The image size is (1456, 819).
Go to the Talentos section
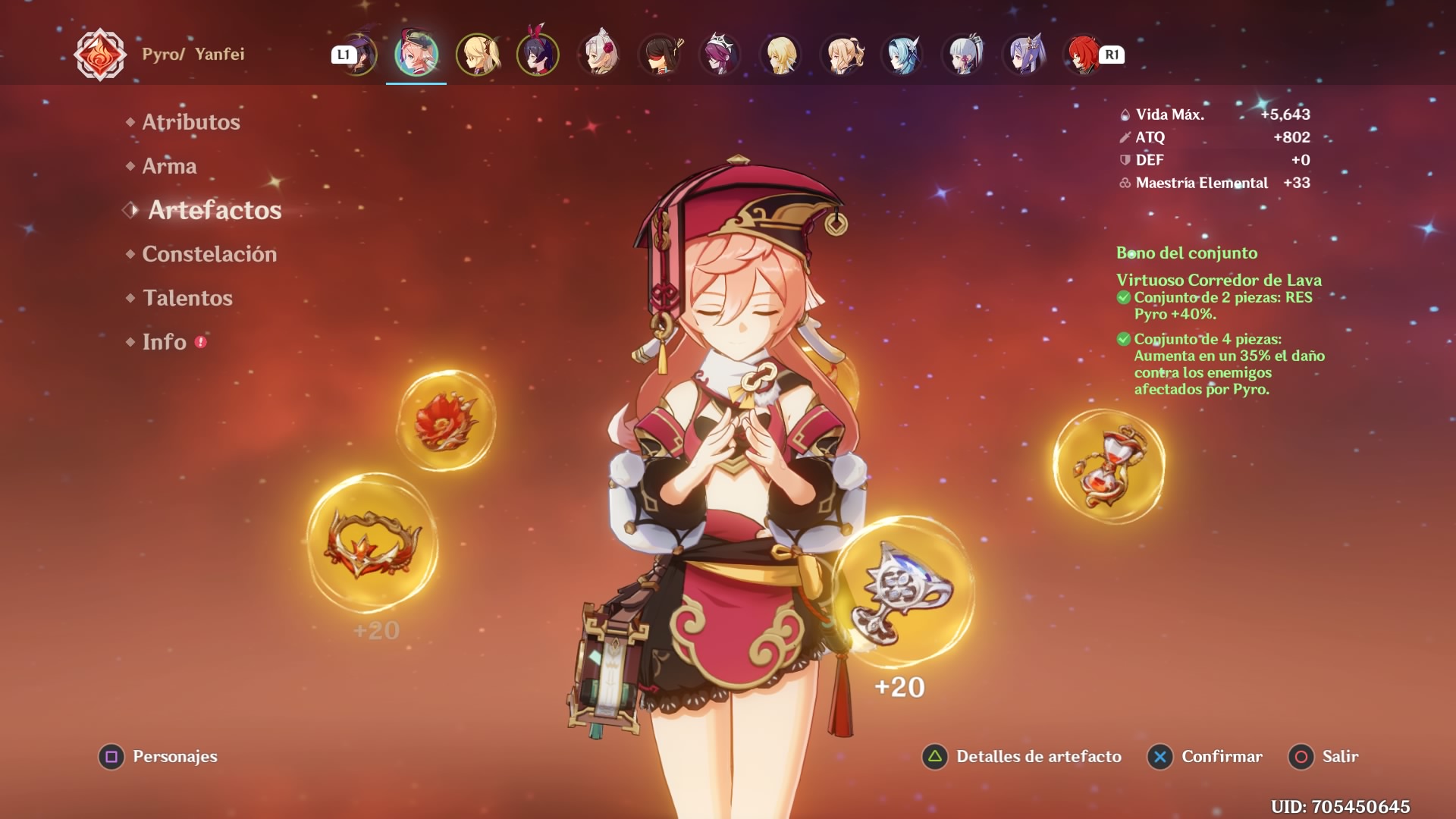point(187,298)
